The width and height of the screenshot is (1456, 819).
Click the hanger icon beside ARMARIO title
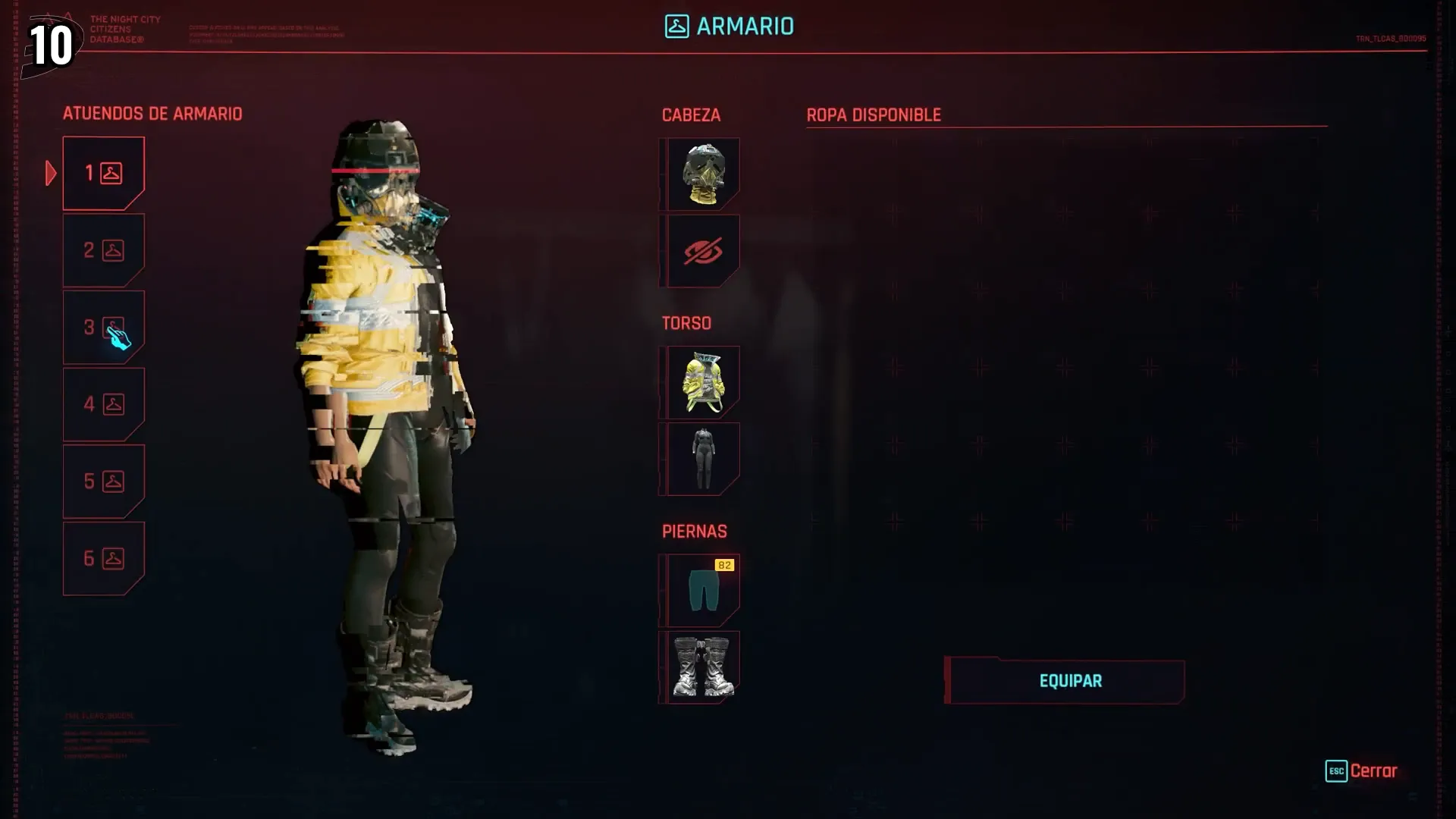[676, 27]
